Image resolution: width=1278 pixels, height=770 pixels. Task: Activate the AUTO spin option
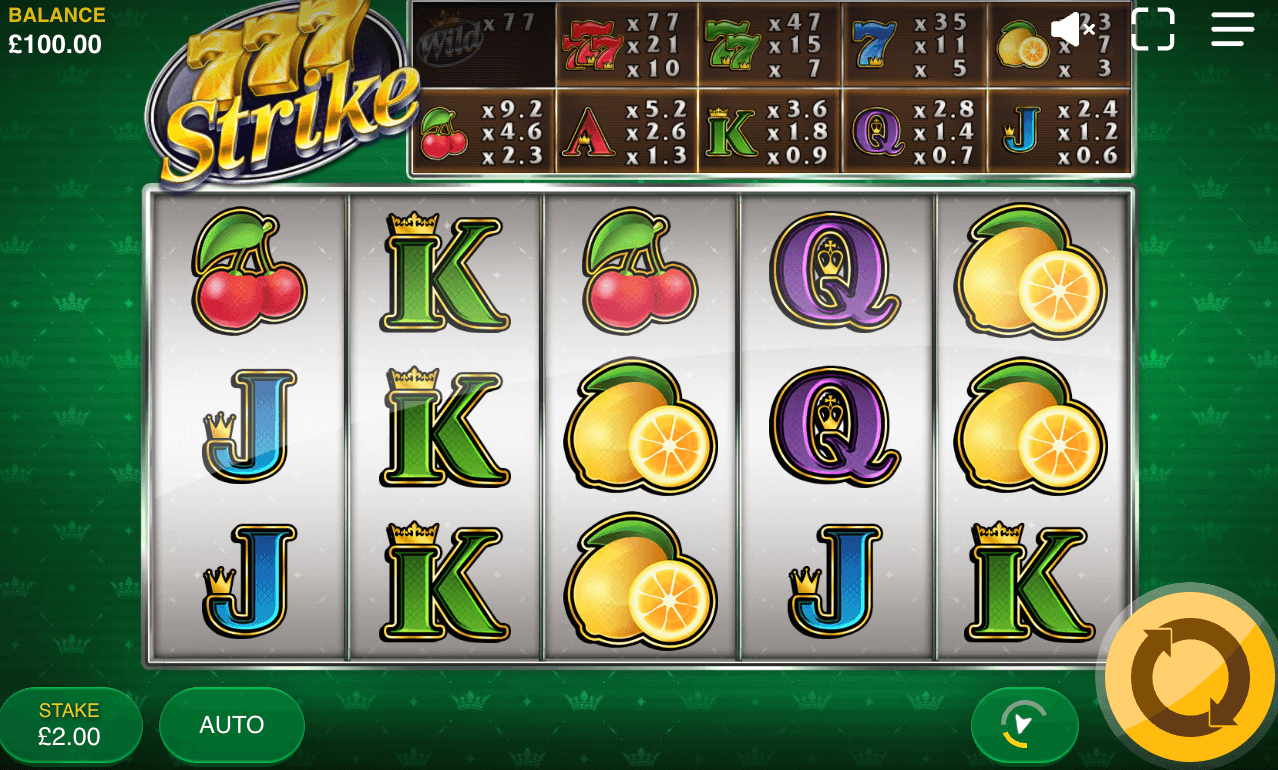[x=232, y=725]
